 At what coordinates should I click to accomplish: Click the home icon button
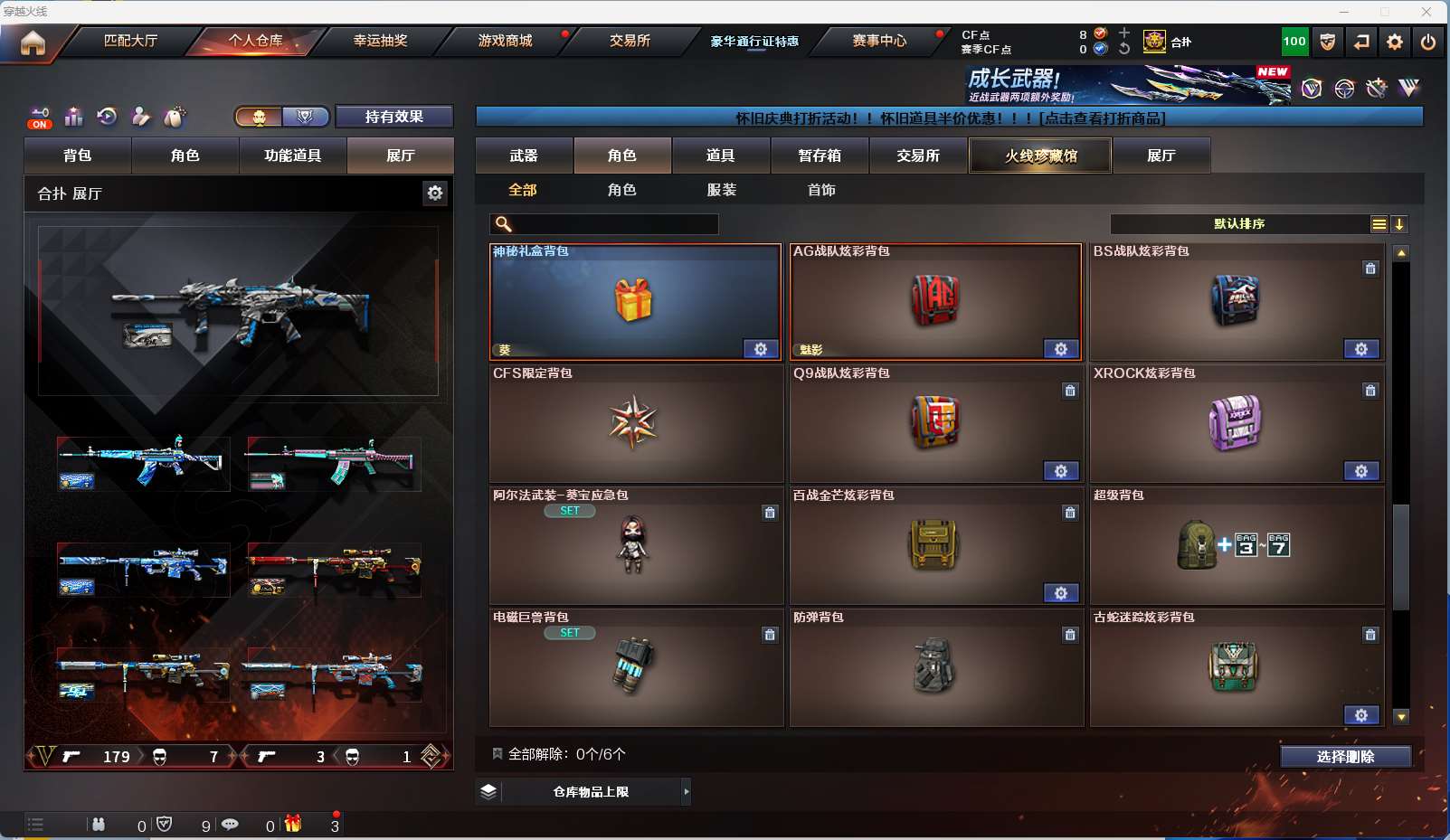click(33, 42)
